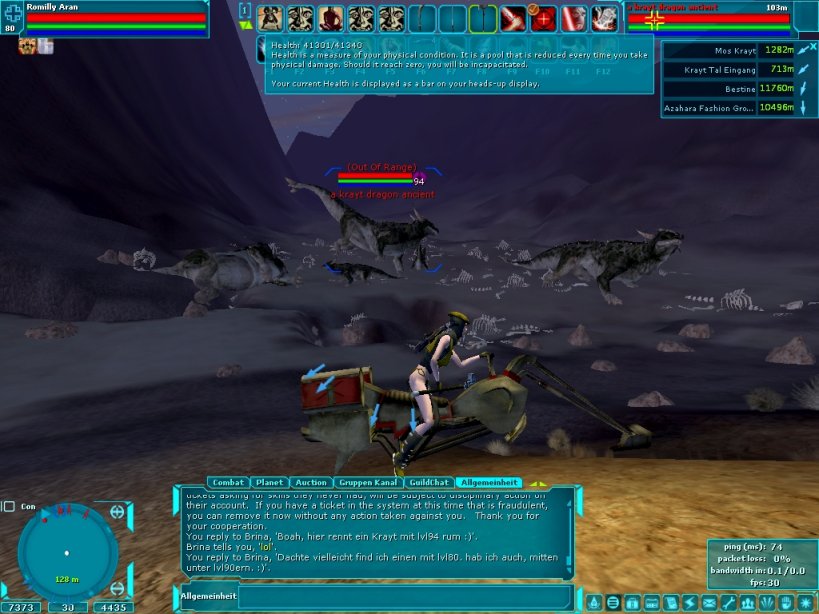Screen dimensions: 819x614
Task: Select the Allgemeinheit chat tab
Action: (489, 482)
